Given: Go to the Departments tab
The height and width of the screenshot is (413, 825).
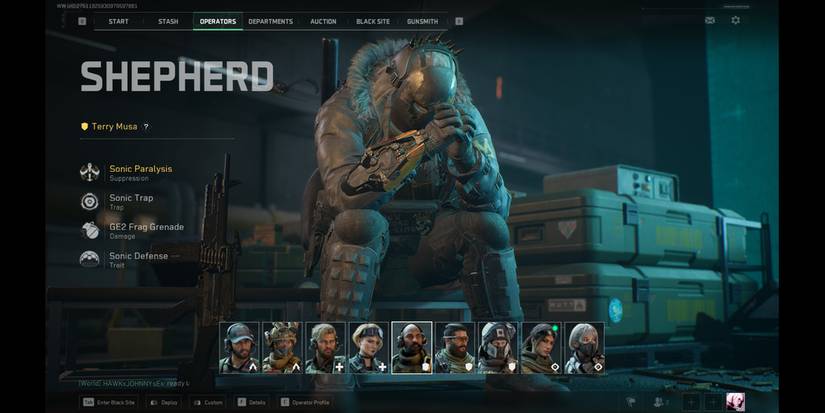Looking at the screenshot, I should click(270, 21).
